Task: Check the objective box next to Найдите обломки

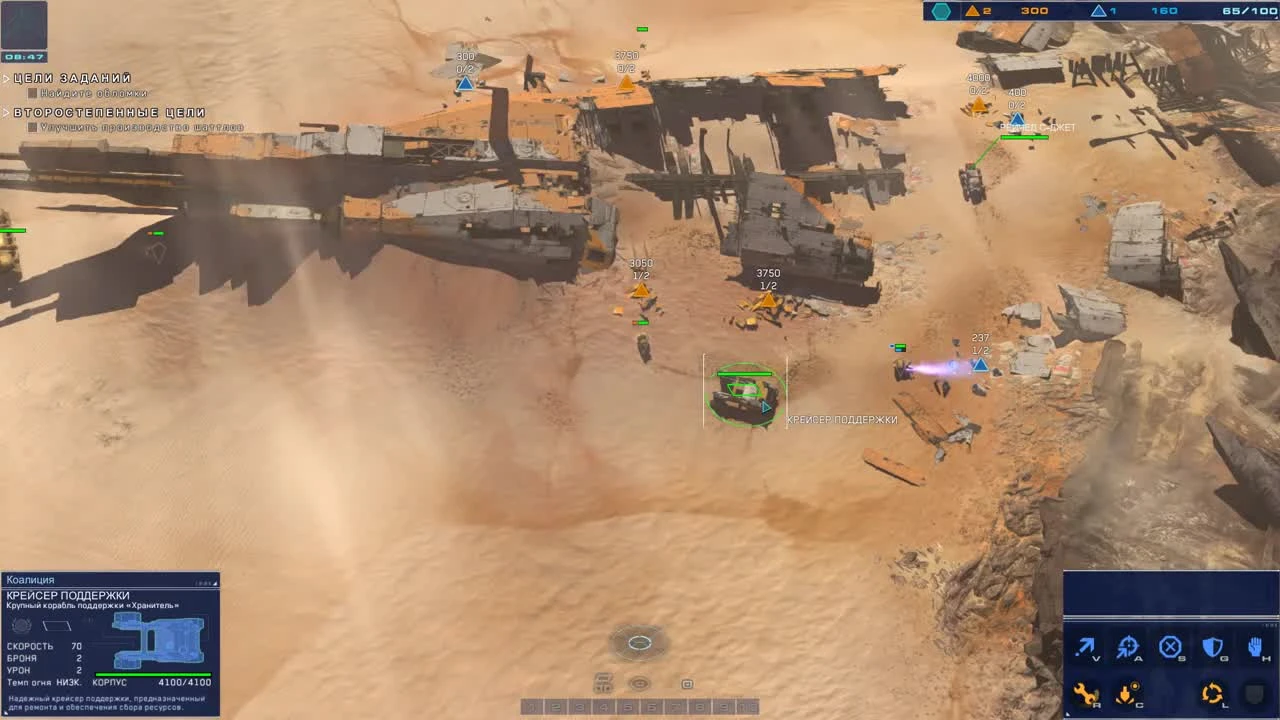Action: coord(33,92)
